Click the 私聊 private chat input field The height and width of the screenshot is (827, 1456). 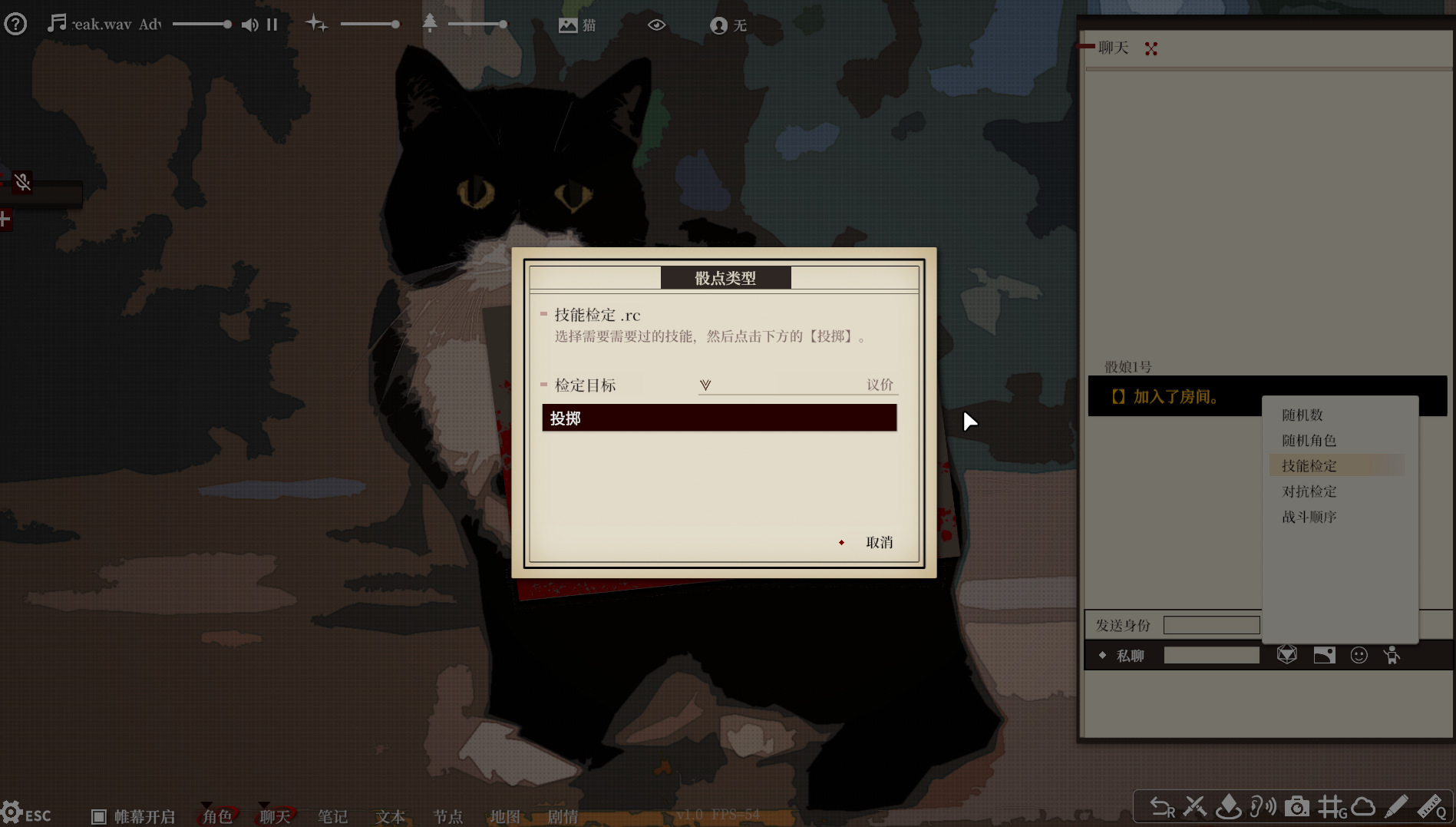click(x=1211, y=654)
